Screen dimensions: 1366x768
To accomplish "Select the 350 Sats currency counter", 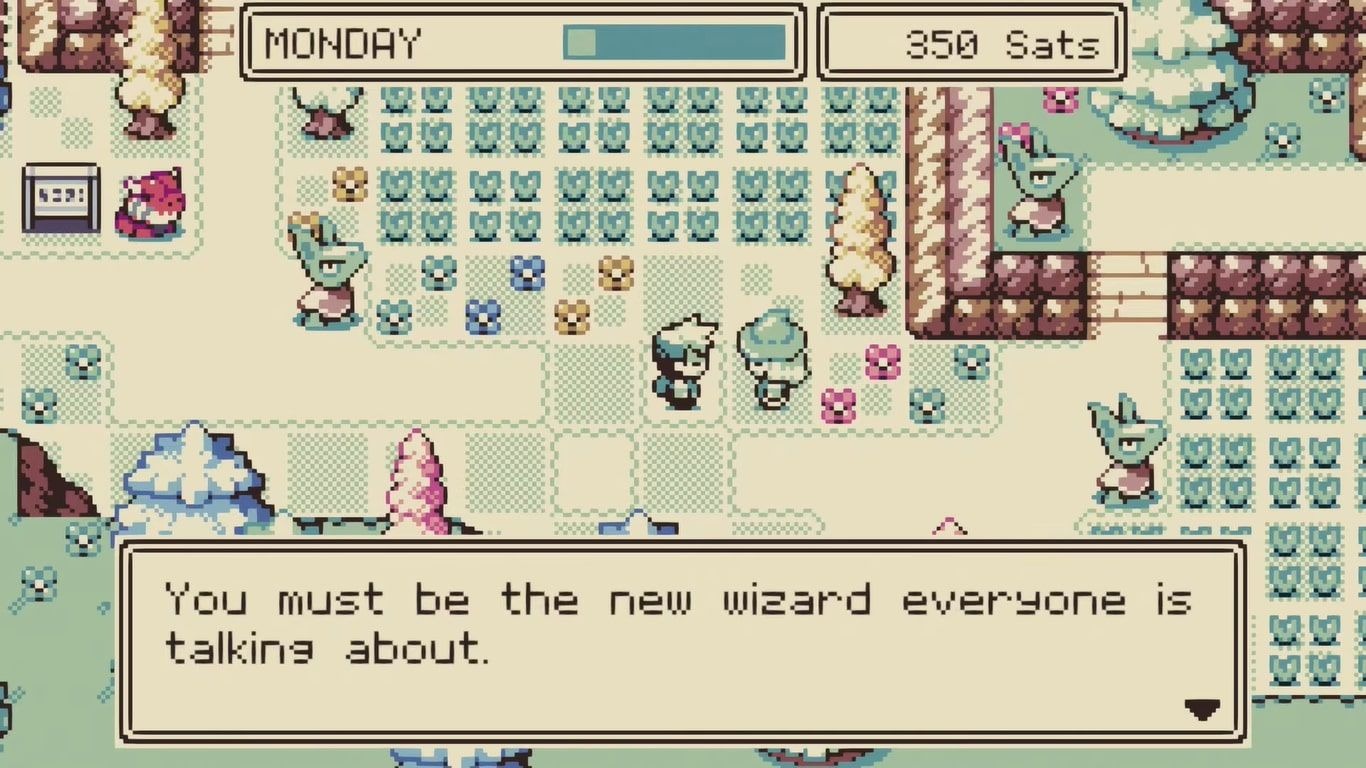I will click(970, 42).
